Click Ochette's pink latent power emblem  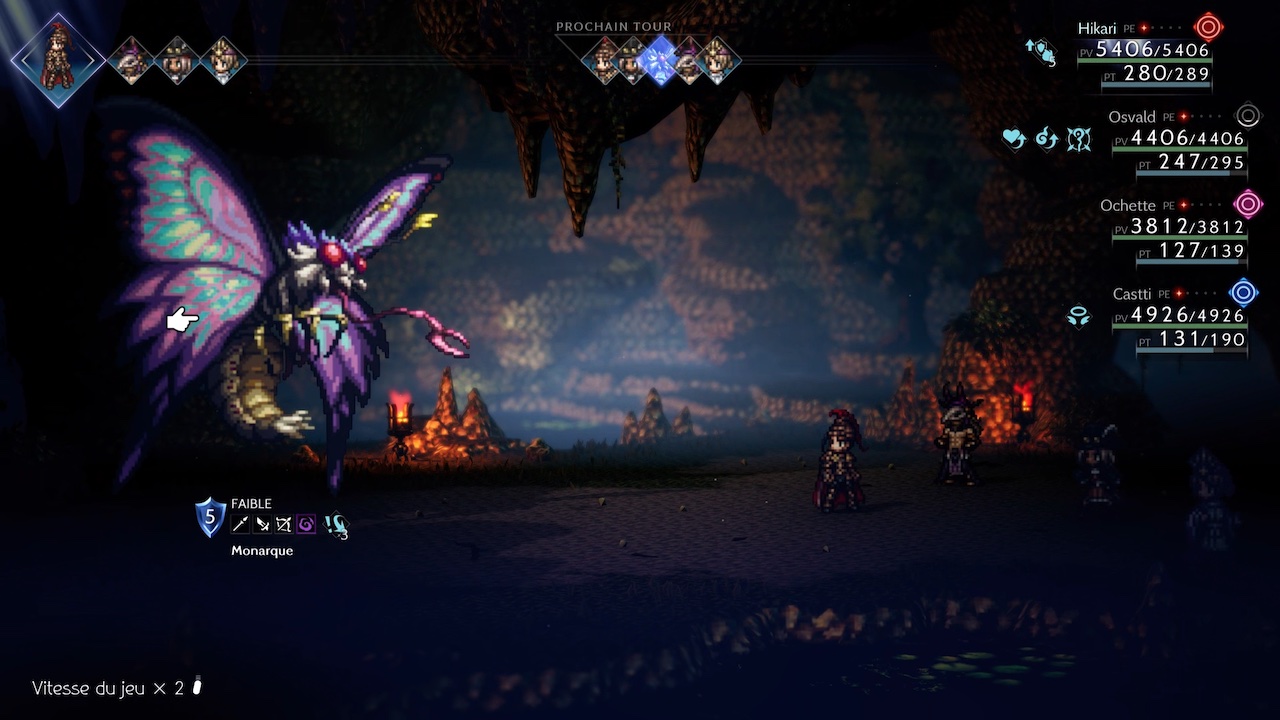[1248, 205]
